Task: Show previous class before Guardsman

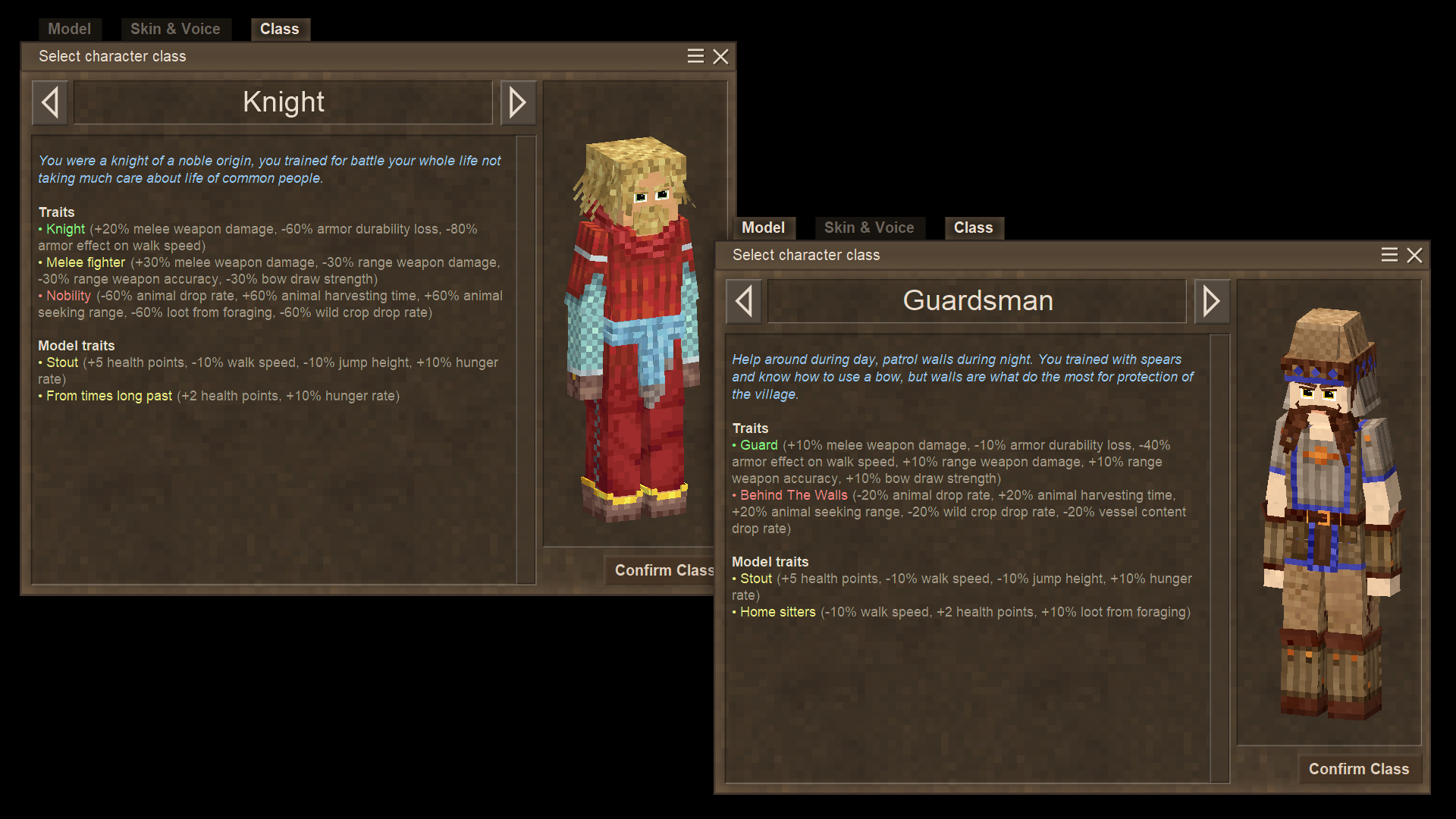Action: pyautogui.click(x=744, y=301)
